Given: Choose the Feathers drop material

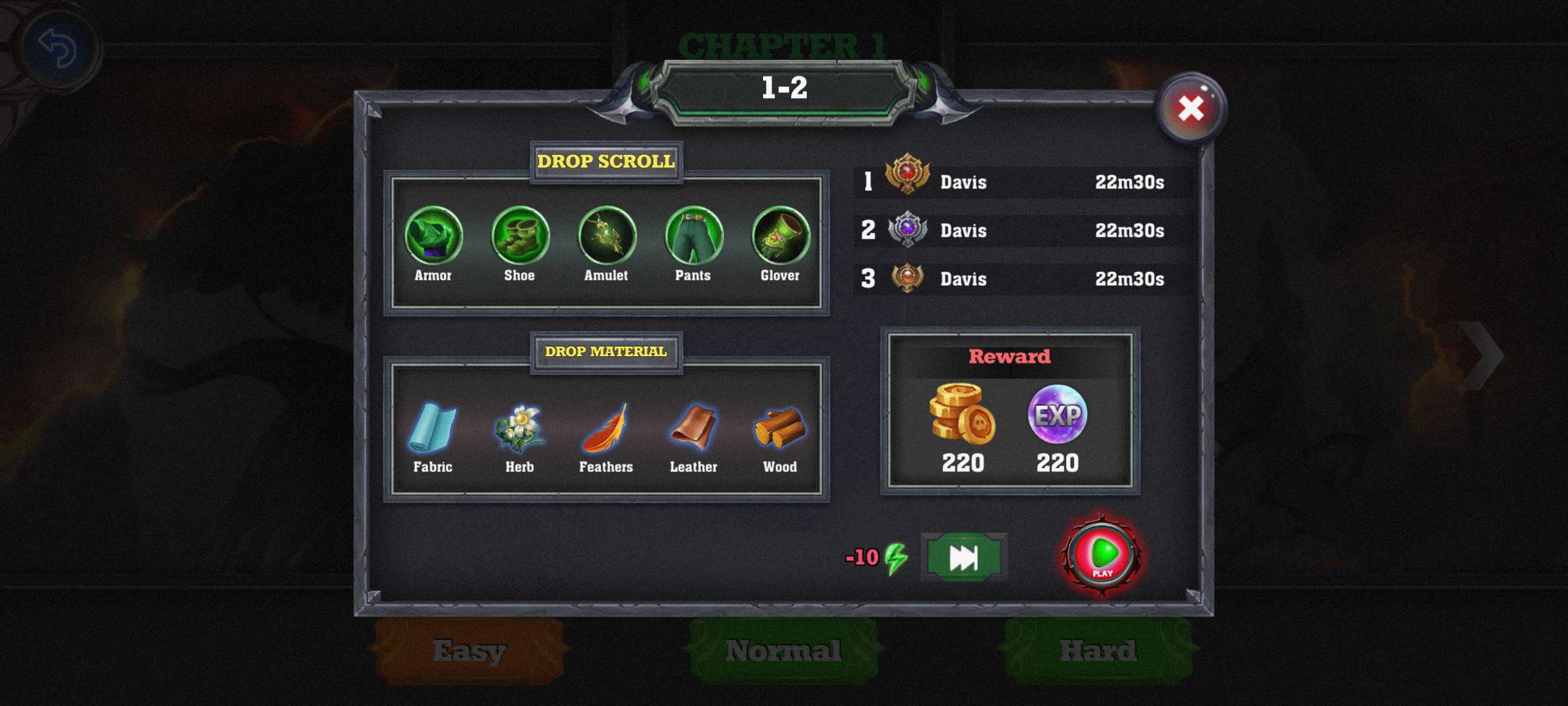Looking at the screenshot, I should click(x=606, y=428).
